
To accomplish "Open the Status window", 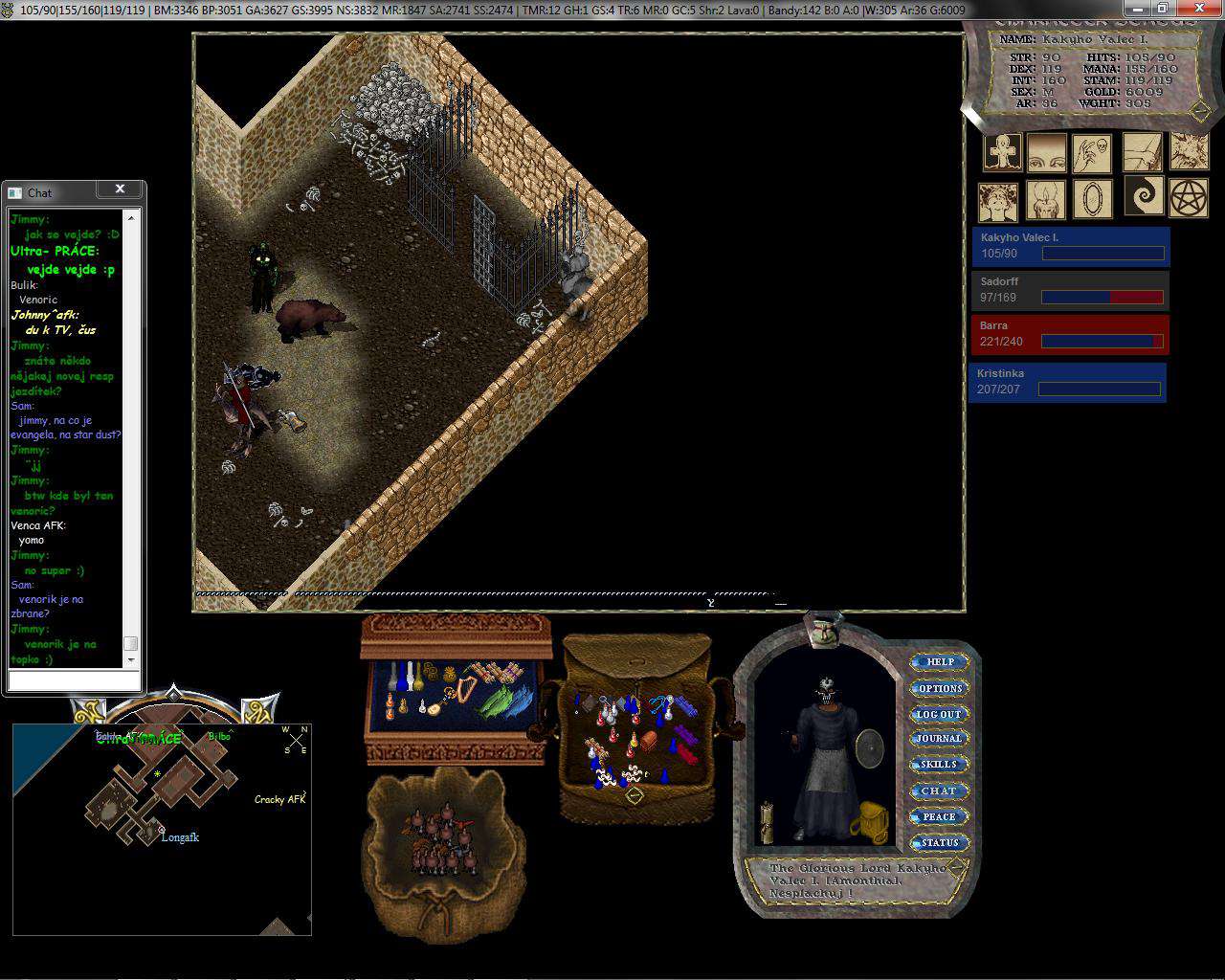I will coord(939,842).
